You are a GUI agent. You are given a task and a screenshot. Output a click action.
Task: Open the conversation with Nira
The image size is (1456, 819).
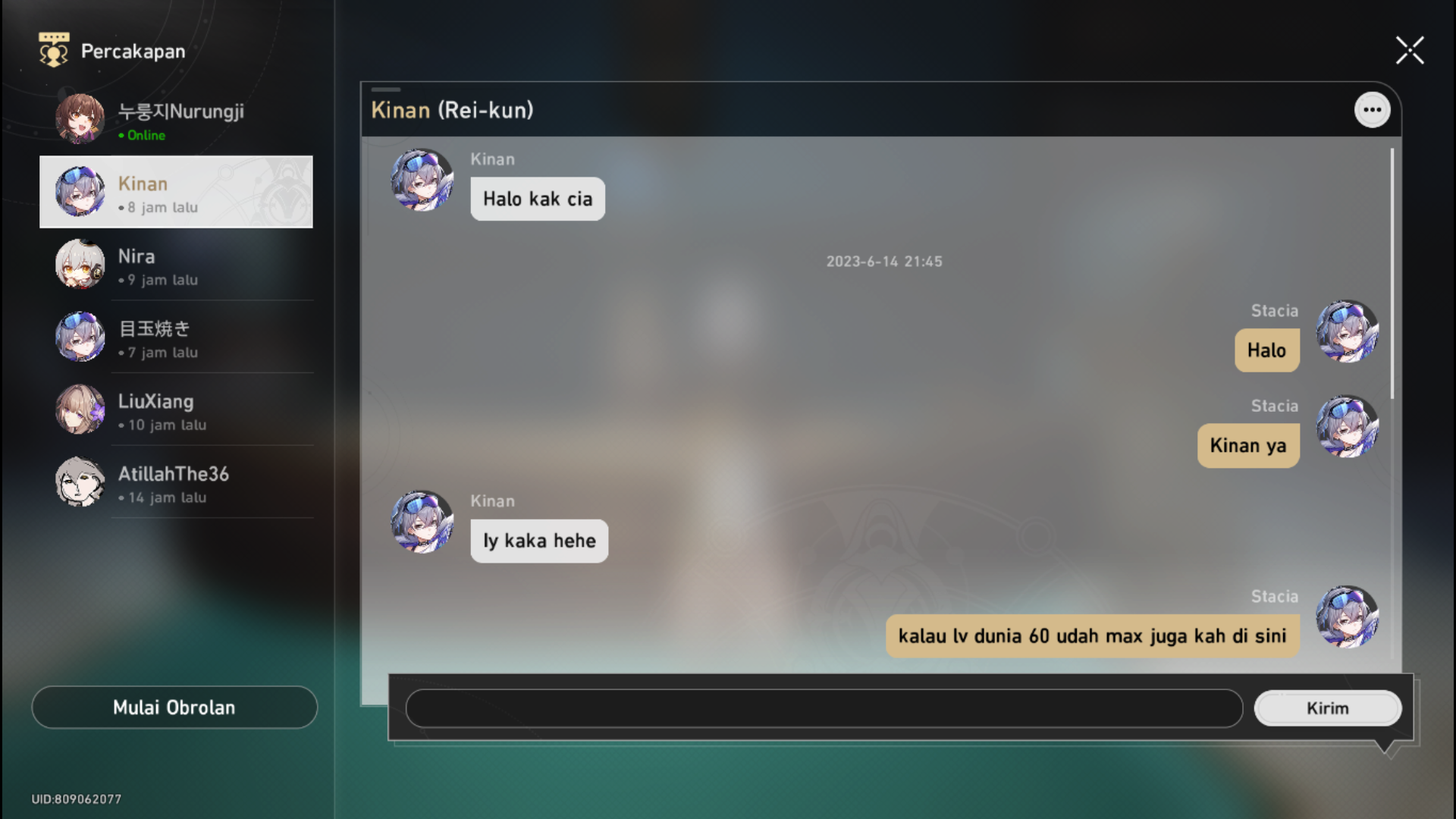(x=176, y=265)
